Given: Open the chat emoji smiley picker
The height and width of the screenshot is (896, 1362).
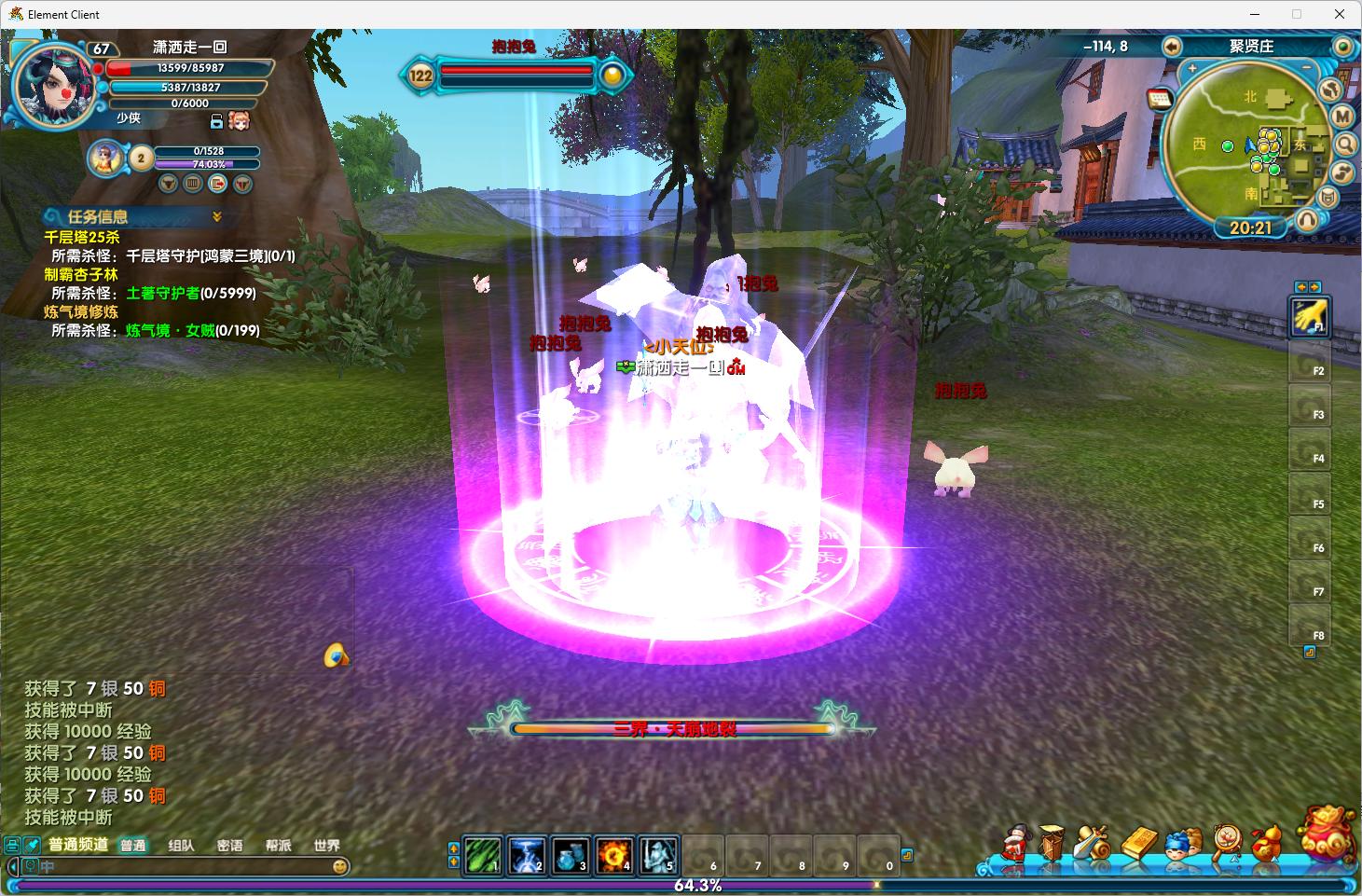Looking at the screenshot, I should [x=340, y=866].
